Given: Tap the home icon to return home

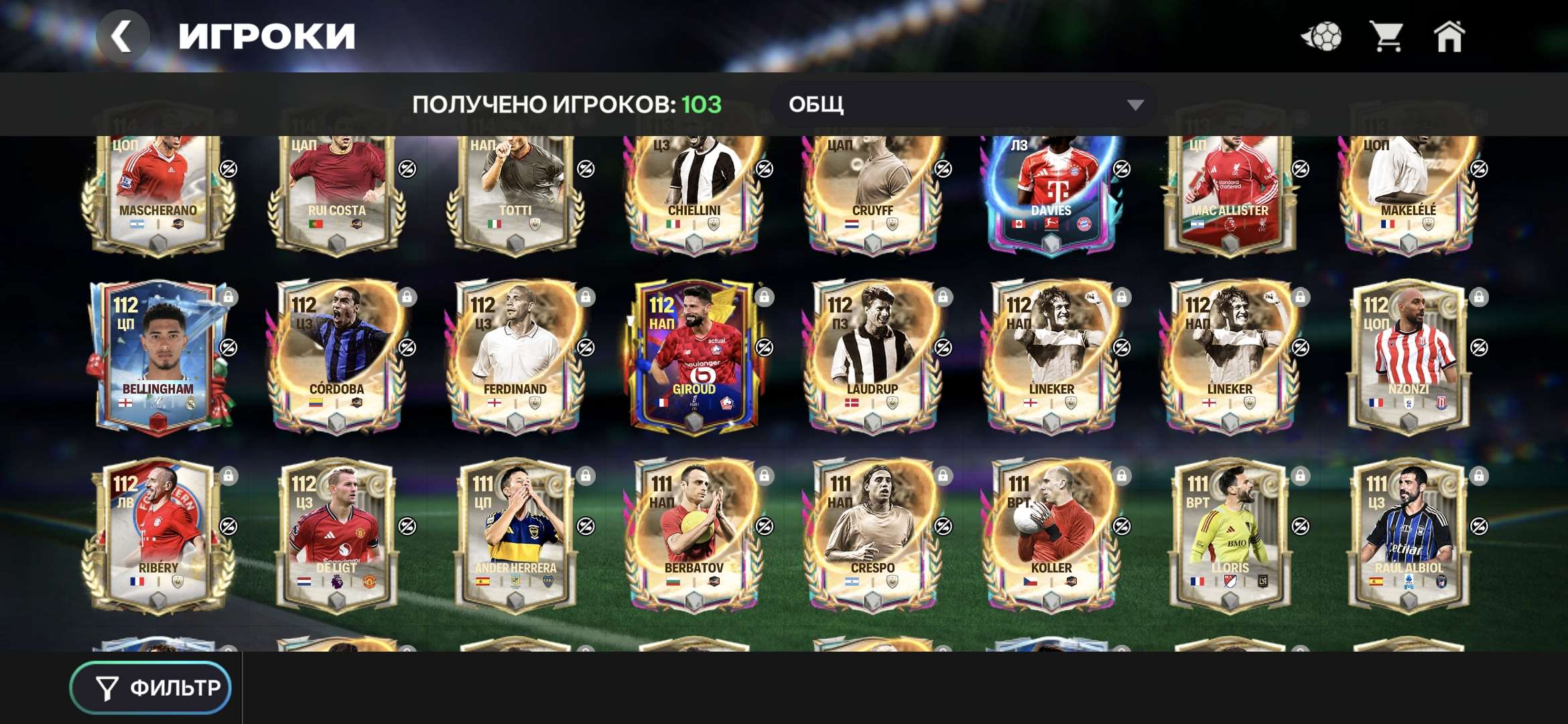Looking at the screenshot, I should pos(1449,38).
